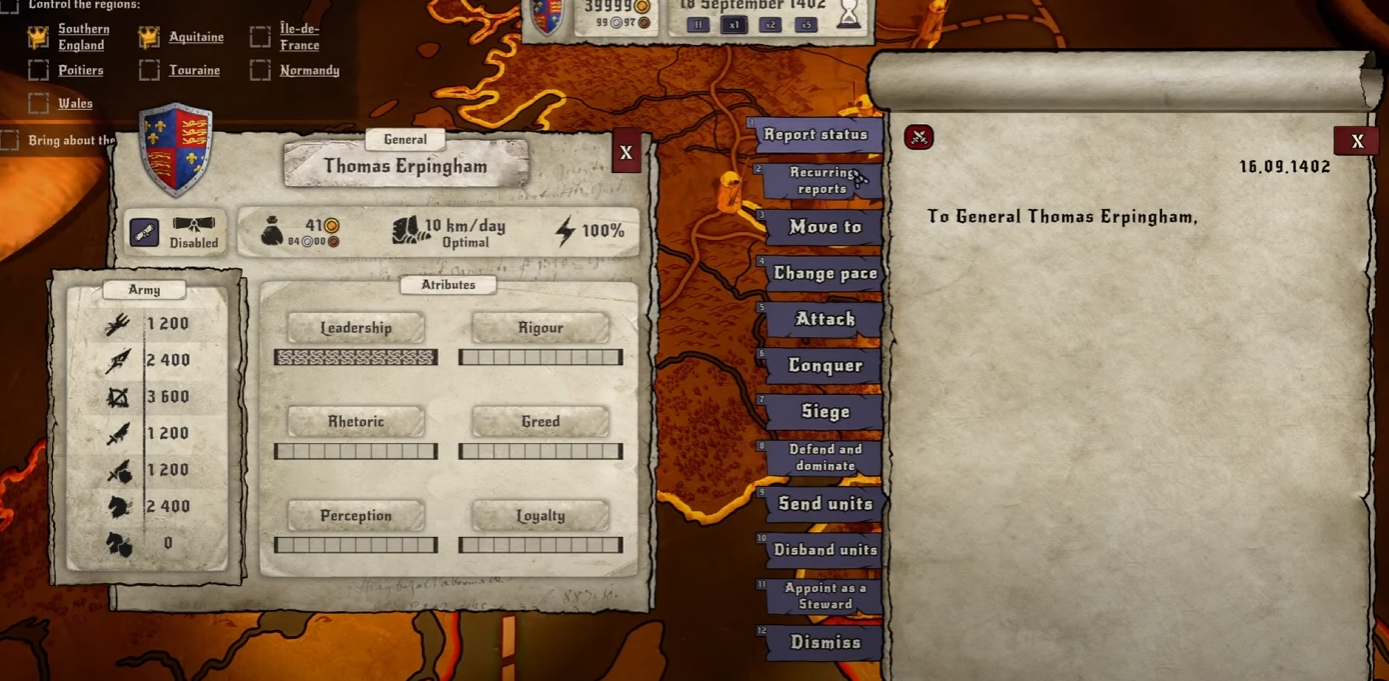Image resolution: width=1389 pixels, height=681 pixels.
Task: Choose the Attack order
Action: point(824,319)
